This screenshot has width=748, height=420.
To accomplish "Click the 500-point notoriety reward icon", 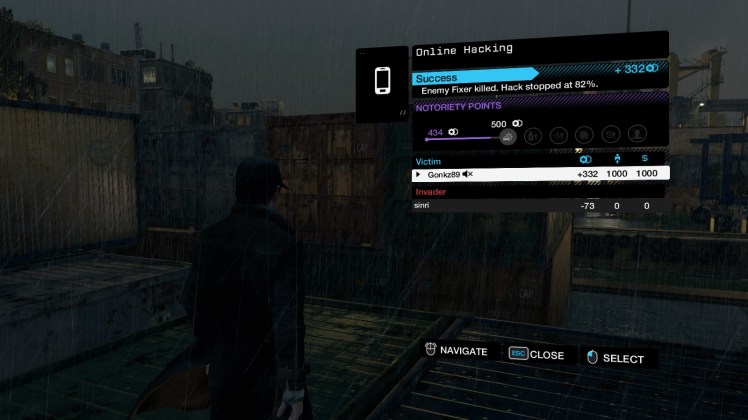I will tap(507, 136).
